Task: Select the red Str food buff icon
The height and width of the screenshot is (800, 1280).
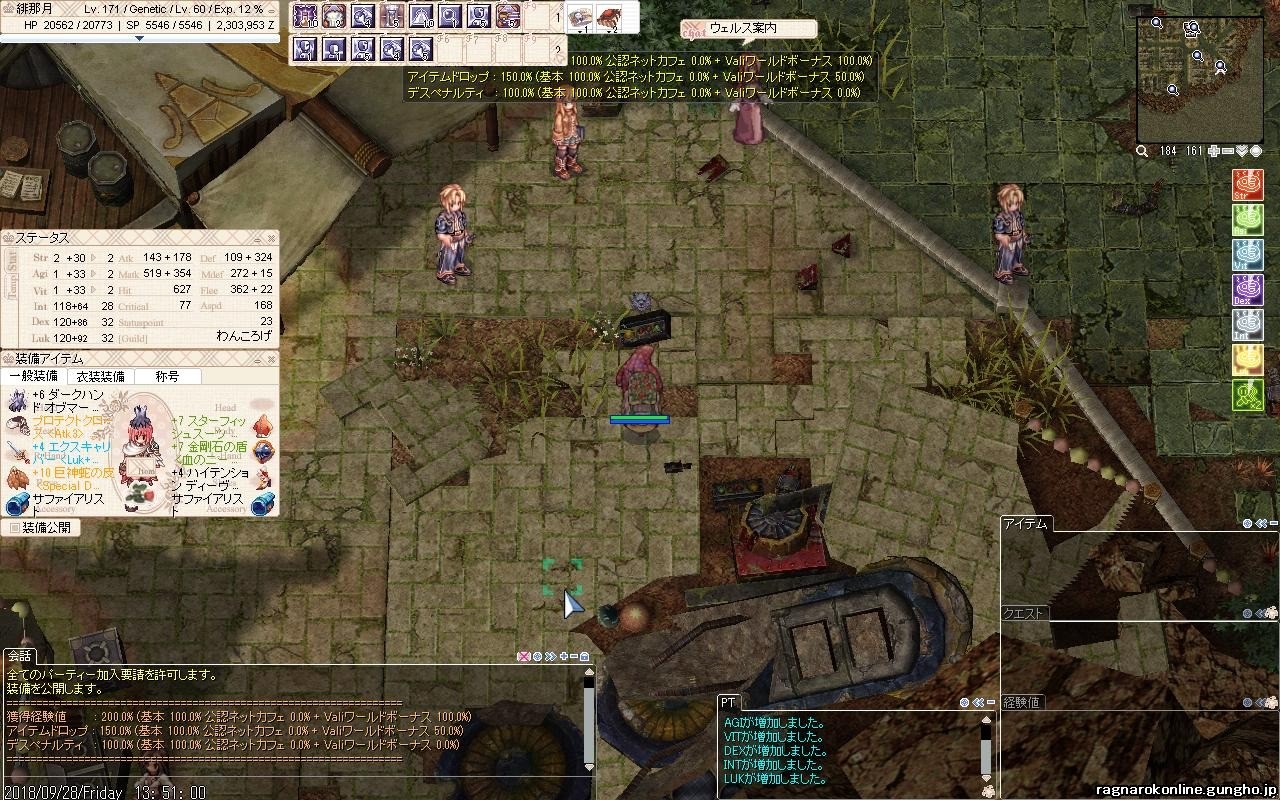Action: coord(1247,186)
